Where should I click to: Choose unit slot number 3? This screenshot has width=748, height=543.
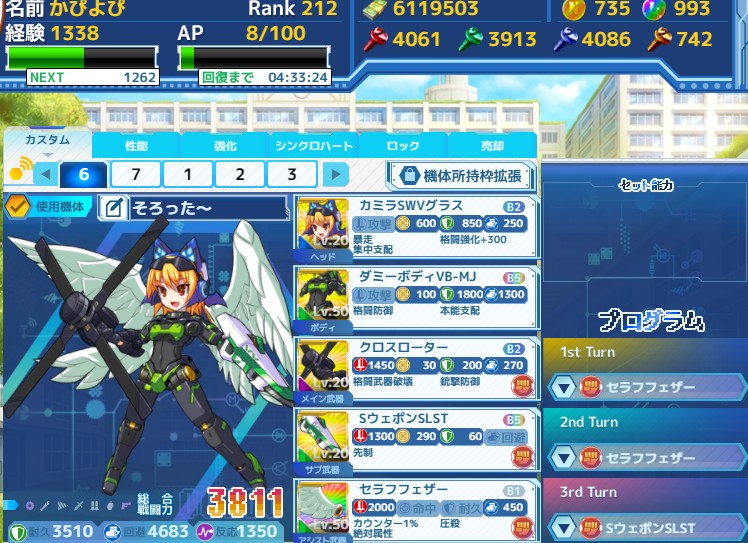(x=292, y=175)
